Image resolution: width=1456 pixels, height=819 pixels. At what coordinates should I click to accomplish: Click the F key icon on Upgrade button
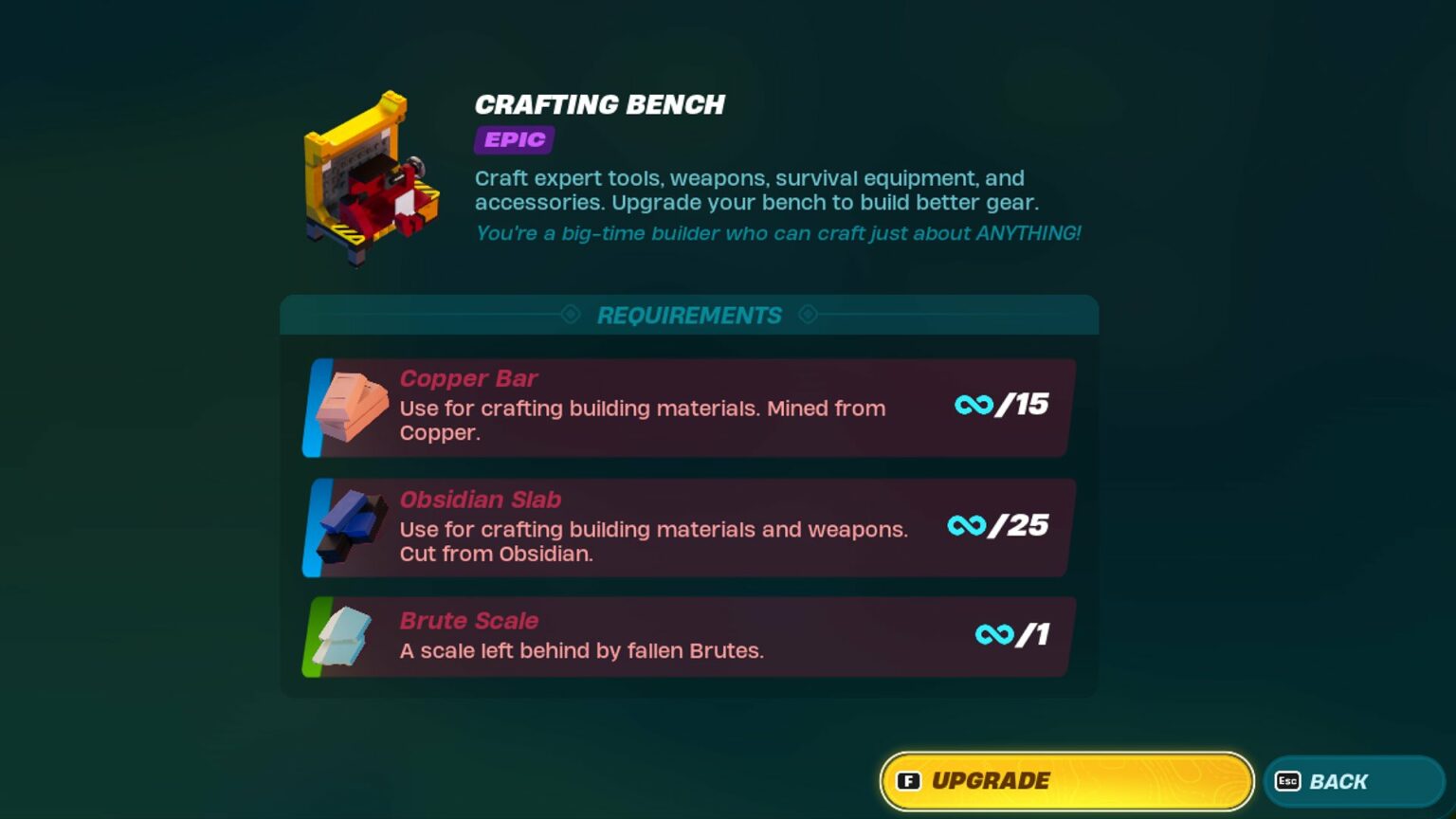click(911, 781)
